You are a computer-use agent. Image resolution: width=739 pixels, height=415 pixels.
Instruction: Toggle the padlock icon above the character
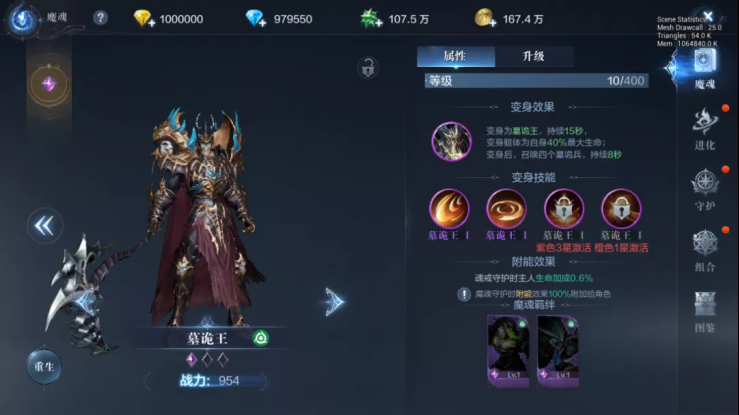click(x=368, y=68)
